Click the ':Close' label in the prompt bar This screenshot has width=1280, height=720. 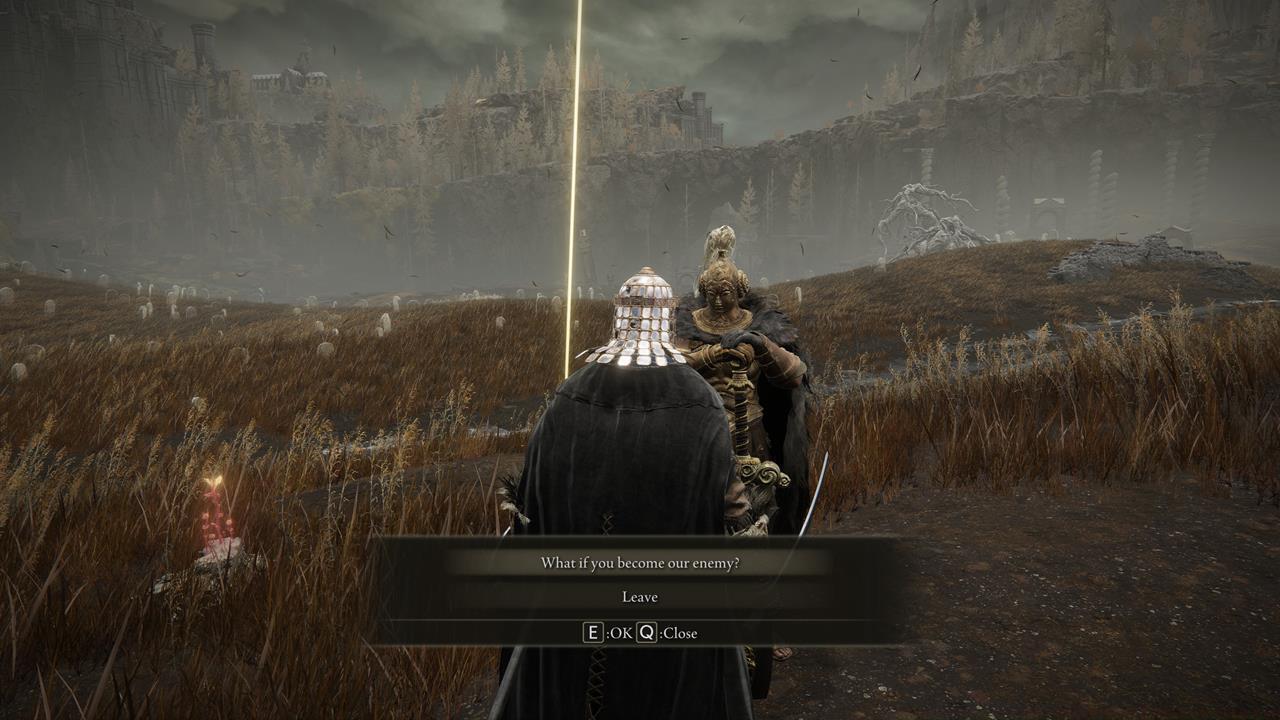pyautogui.click(x=676, y=632)
